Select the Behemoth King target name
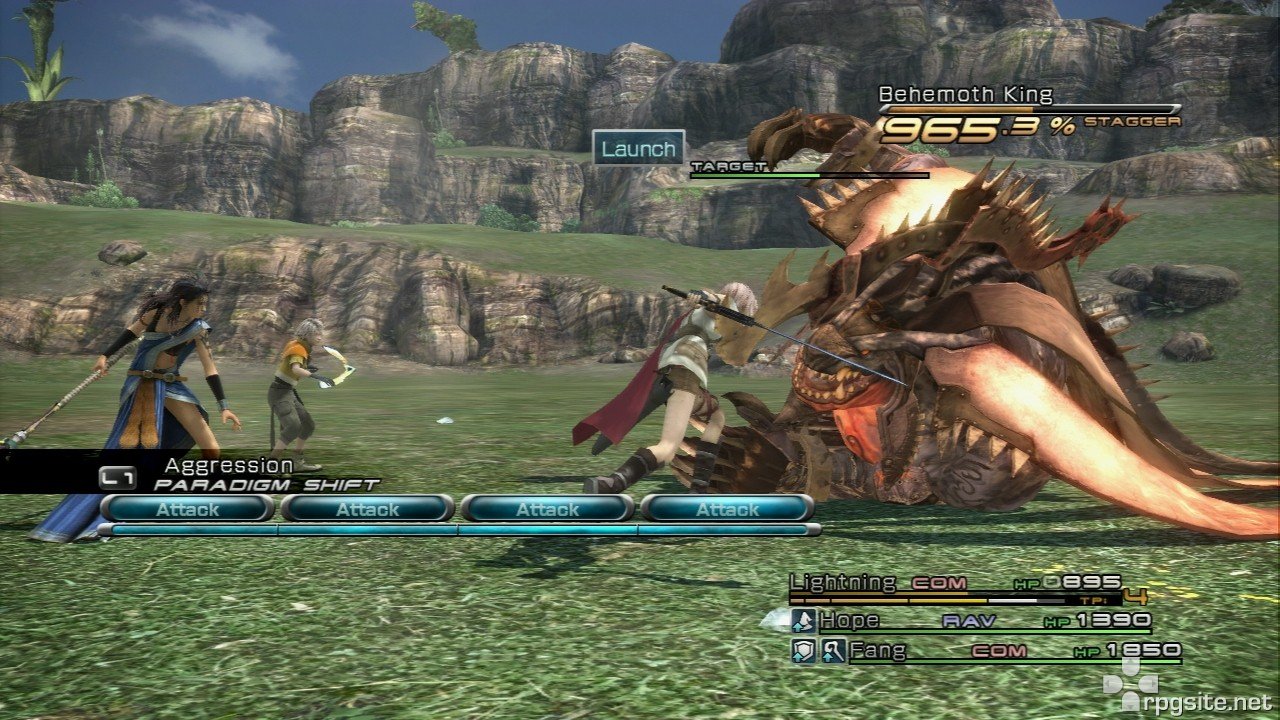This screenshot has width=1280, height=720. point(965,95)
